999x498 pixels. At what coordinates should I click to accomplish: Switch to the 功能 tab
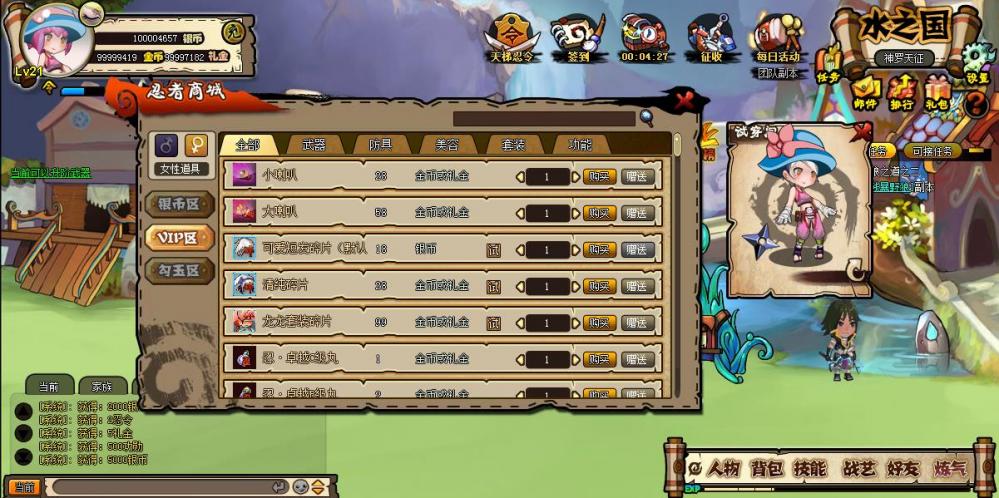[x=579, y=145]
